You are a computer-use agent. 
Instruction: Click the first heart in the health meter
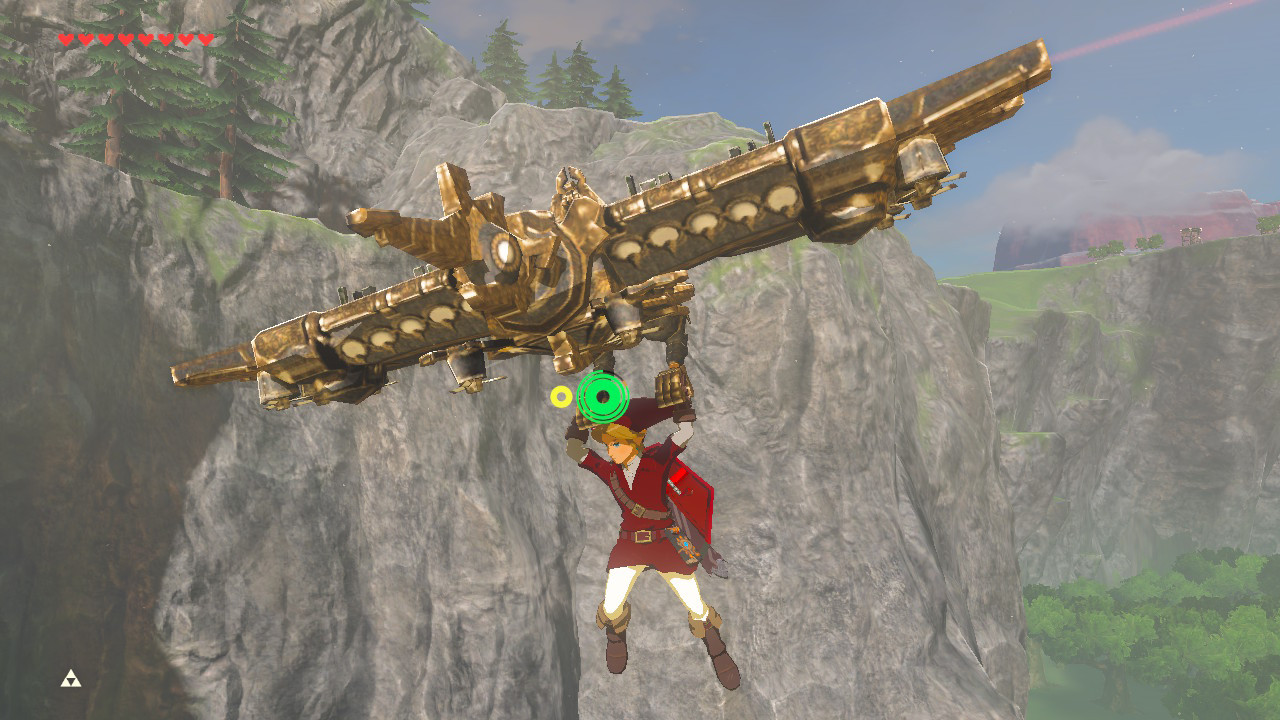click(64, 40)
